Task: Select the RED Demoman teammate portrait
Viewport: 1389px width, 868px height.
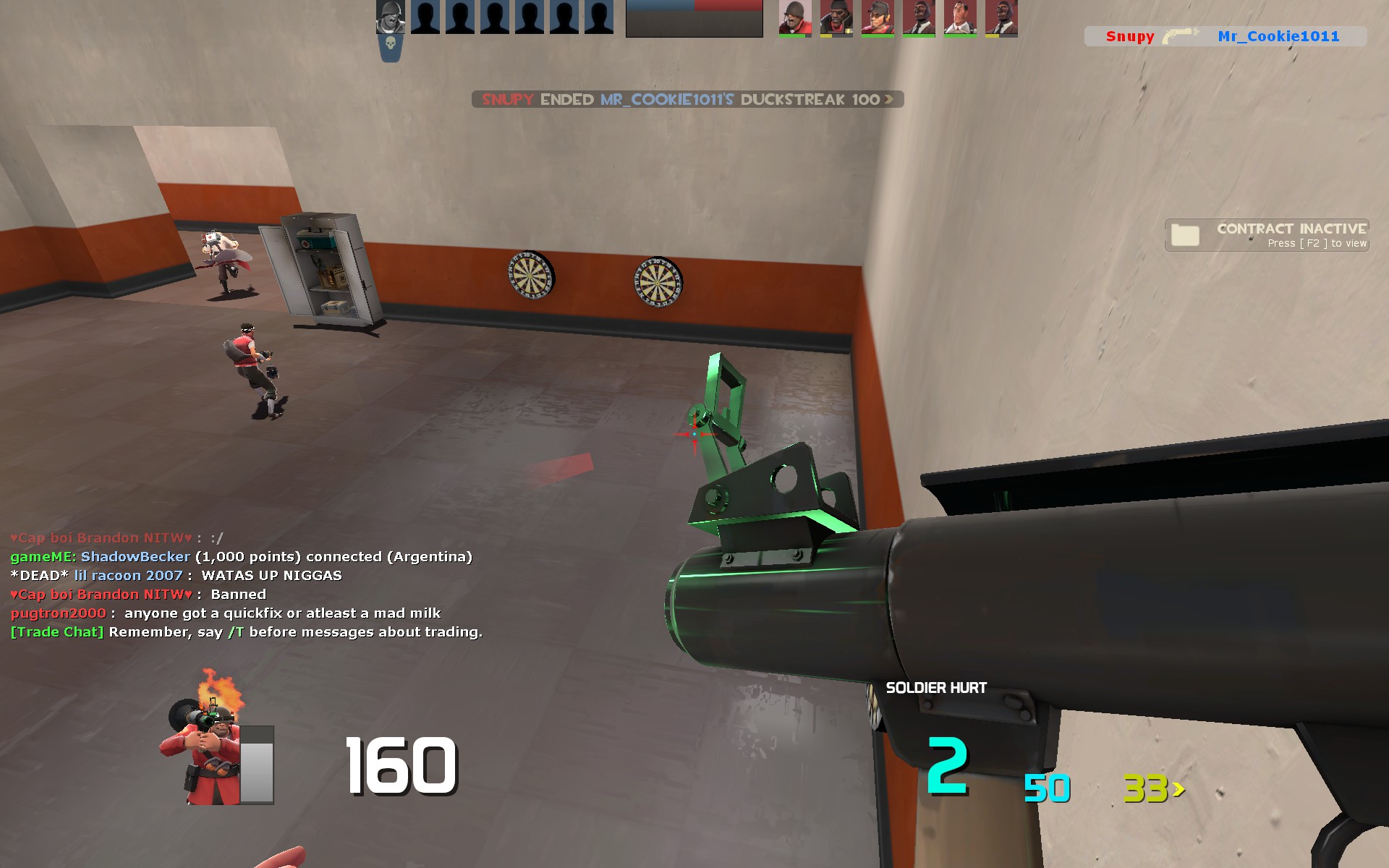Action: [836, 17]
